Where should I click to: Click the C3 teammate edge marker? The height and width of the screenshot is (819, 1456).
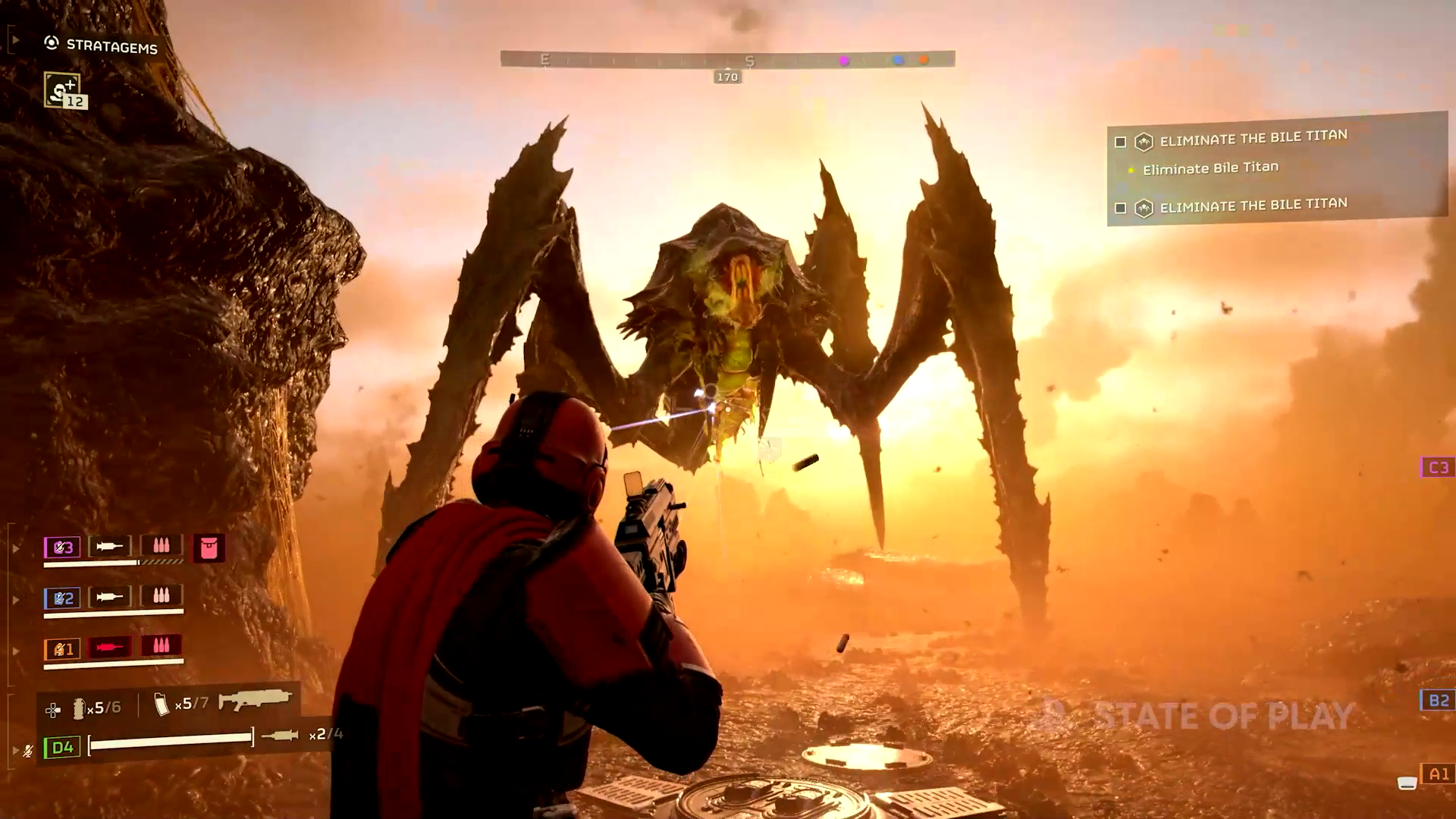pos(1437,467)
